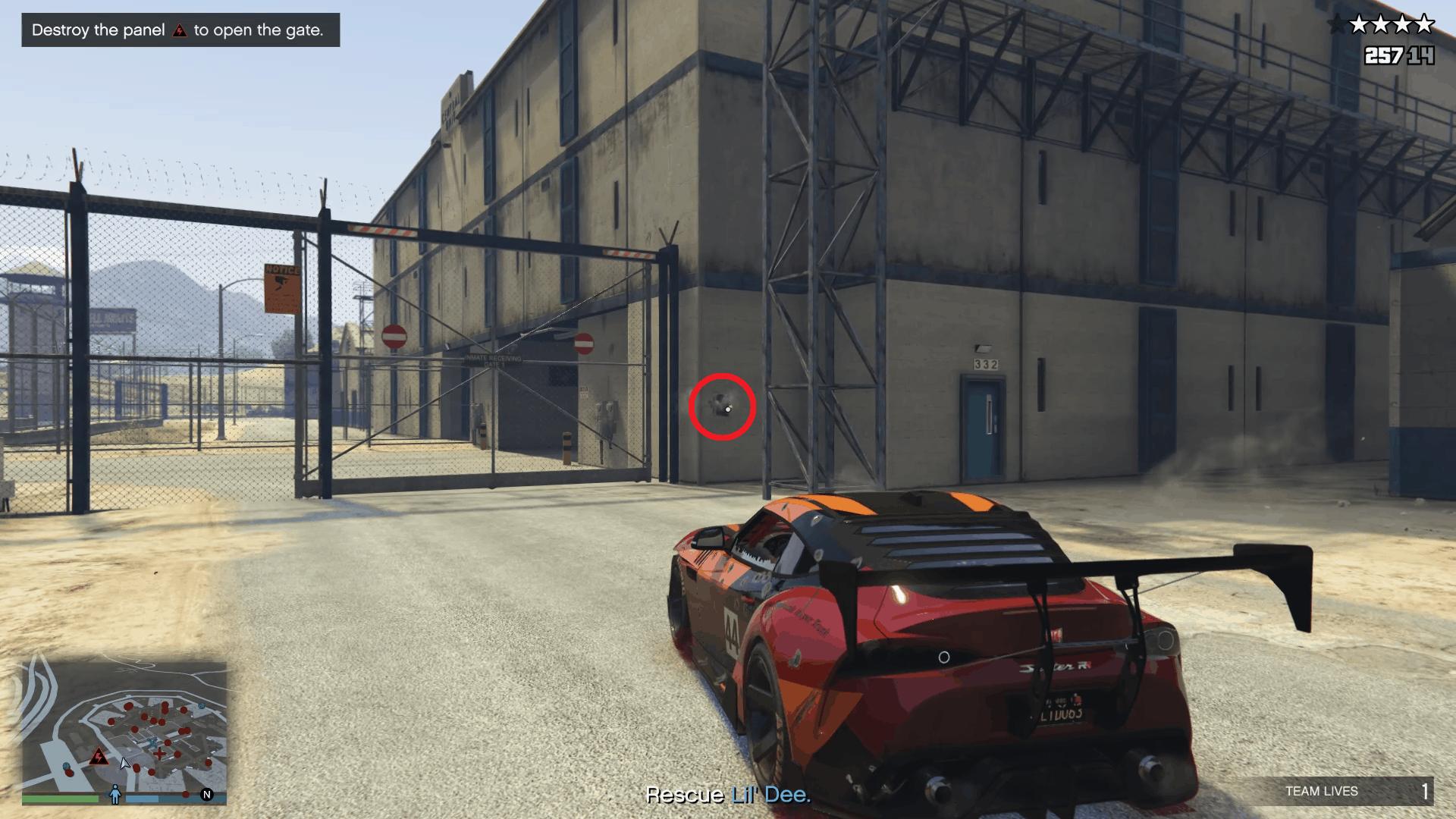Click the warning triangle in the objective text
The height and width of the screenshot is (819, 1456).
(180, 30)
